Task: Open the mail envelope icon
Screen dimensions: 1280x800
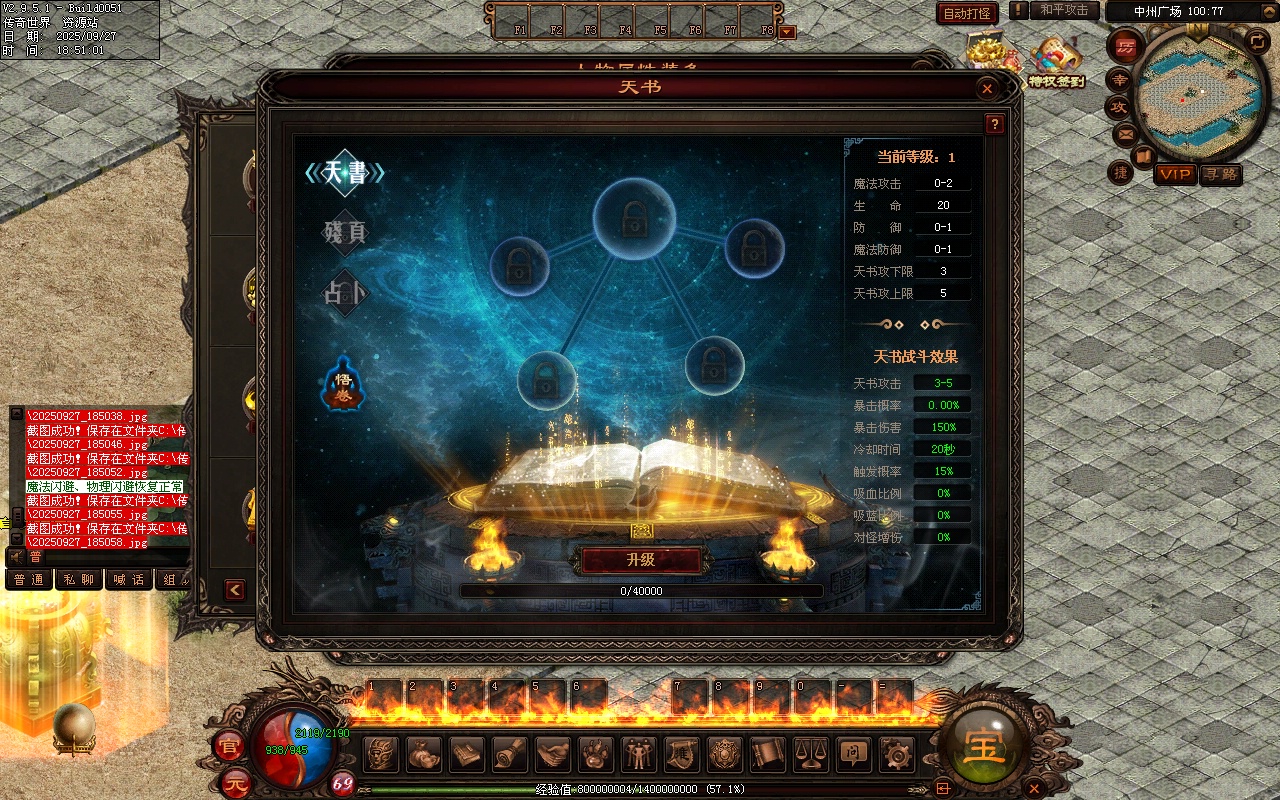Action: pos(1126,133)
